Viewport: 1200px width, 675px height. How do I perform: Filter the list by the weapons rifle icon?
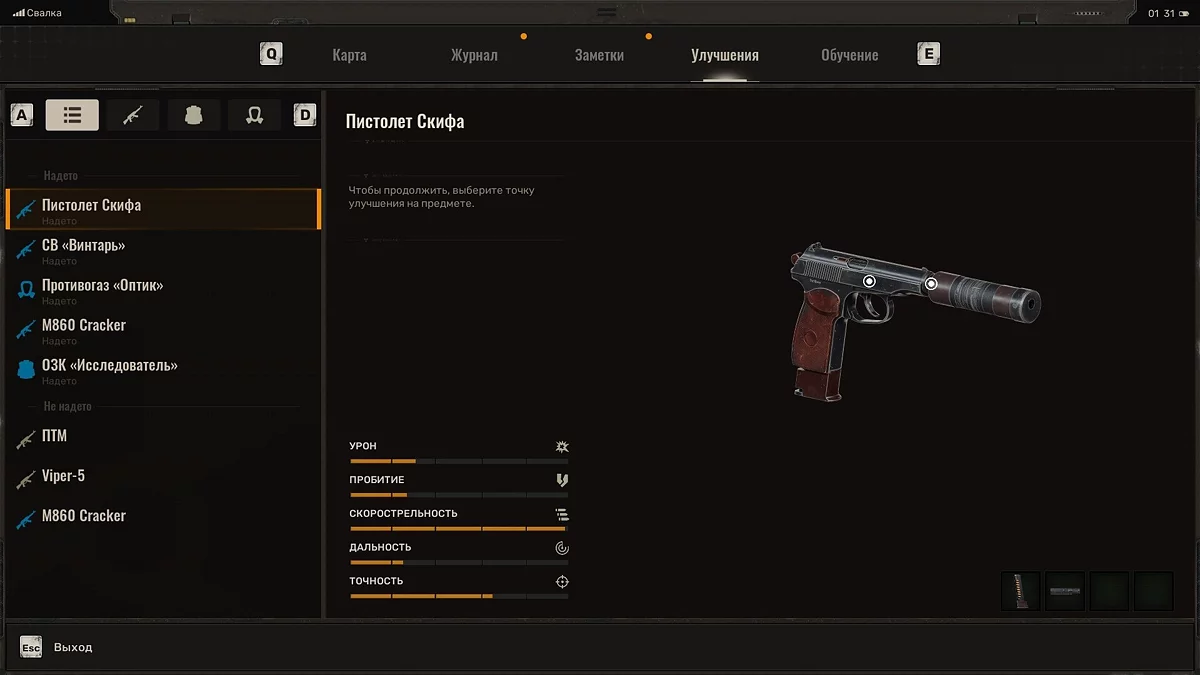(x=133, y=115)
